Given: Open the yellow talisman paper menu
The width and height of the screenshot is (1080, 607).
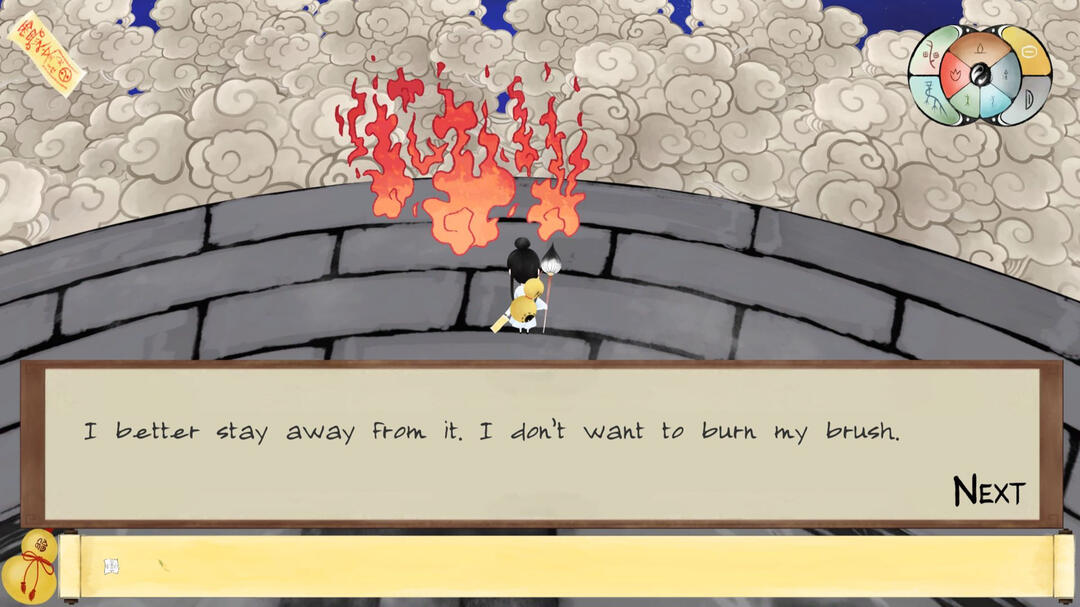Looking at the screenshot, I should pyautogui.click(x=44, y=52).
